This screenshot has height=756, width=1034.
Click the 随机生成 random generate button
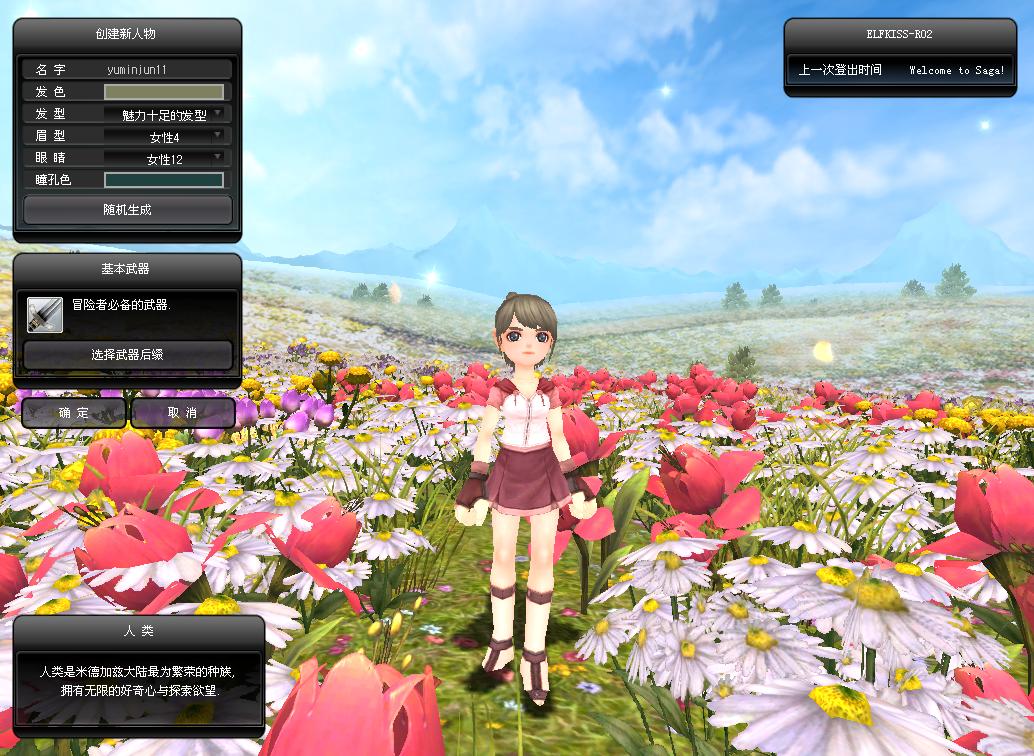127,210
